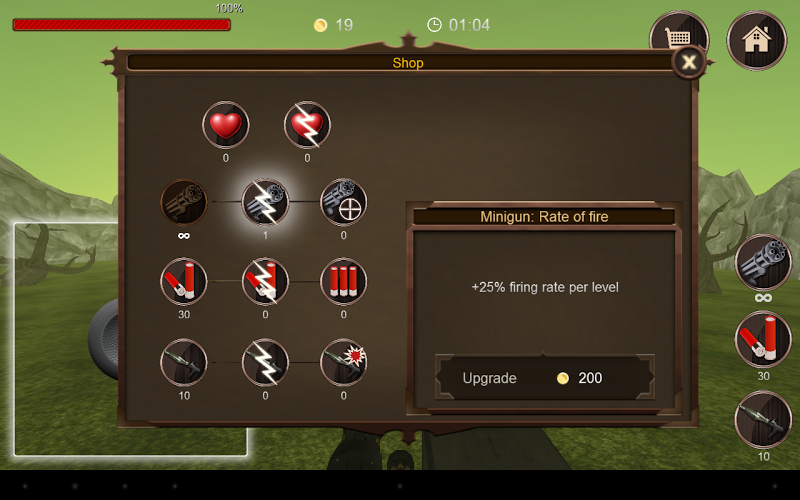Select the triple shotgun shells upgrade
Image resolution: width=800 pixels, height=500 pixels.
pos(343,282)
